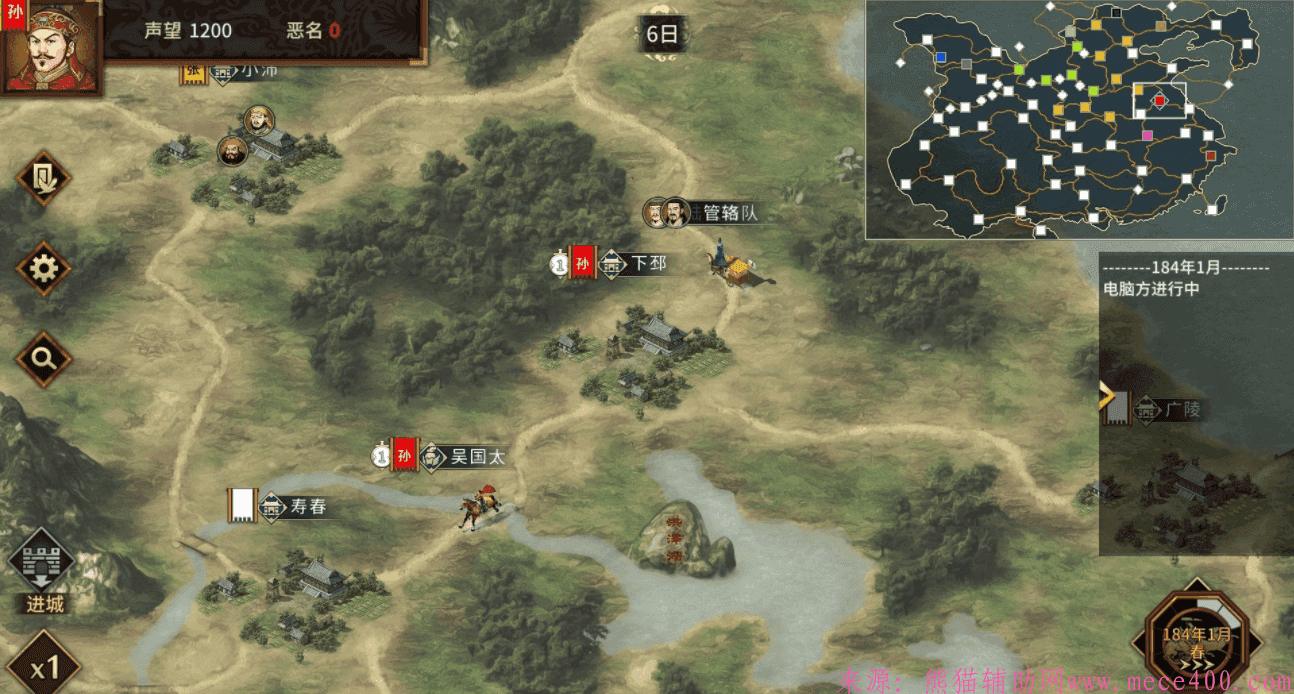This screenshot has height=694, width=1294.
Task: Open the minimap of China
Action: tap(1078, 120)
